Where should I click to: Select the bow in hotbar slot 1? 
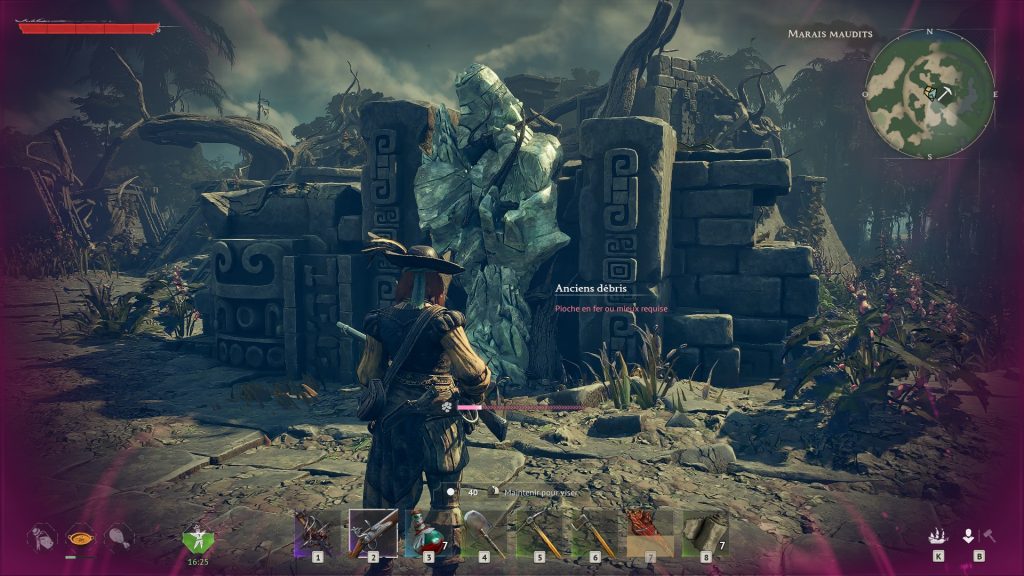[317, 532]
